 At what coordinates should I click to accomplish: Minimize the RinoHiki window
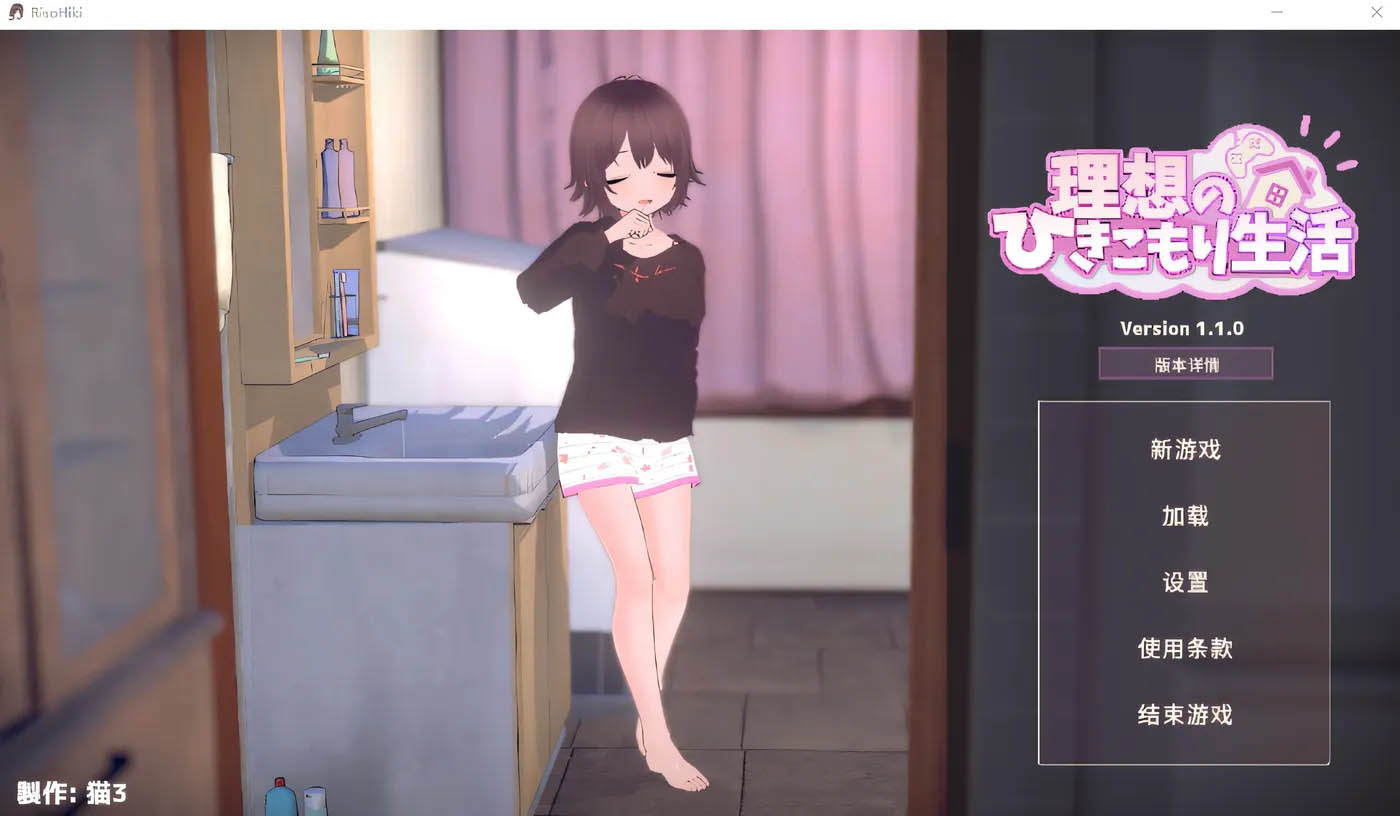pos(1276,12)
